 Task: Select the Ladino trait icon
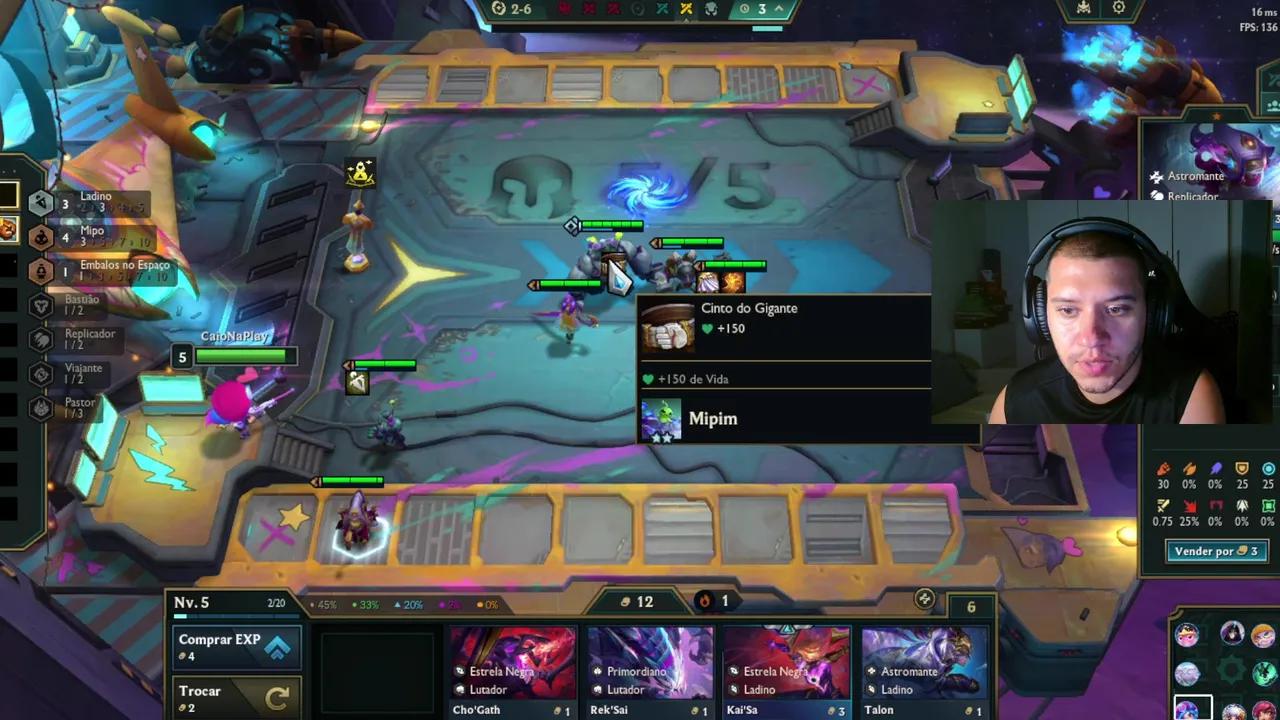click(41, 201)
